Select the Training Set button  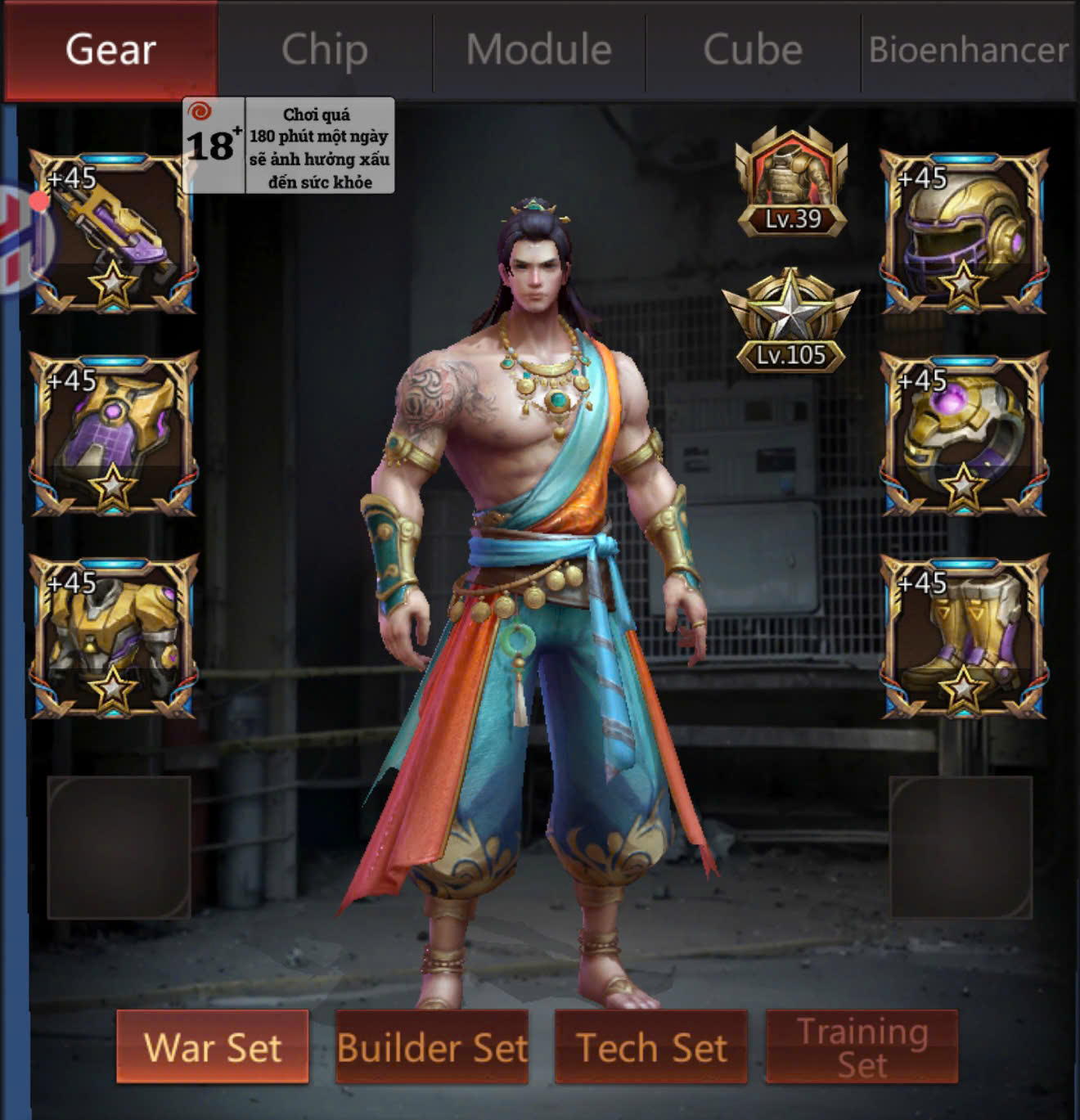coord(862,1047)
